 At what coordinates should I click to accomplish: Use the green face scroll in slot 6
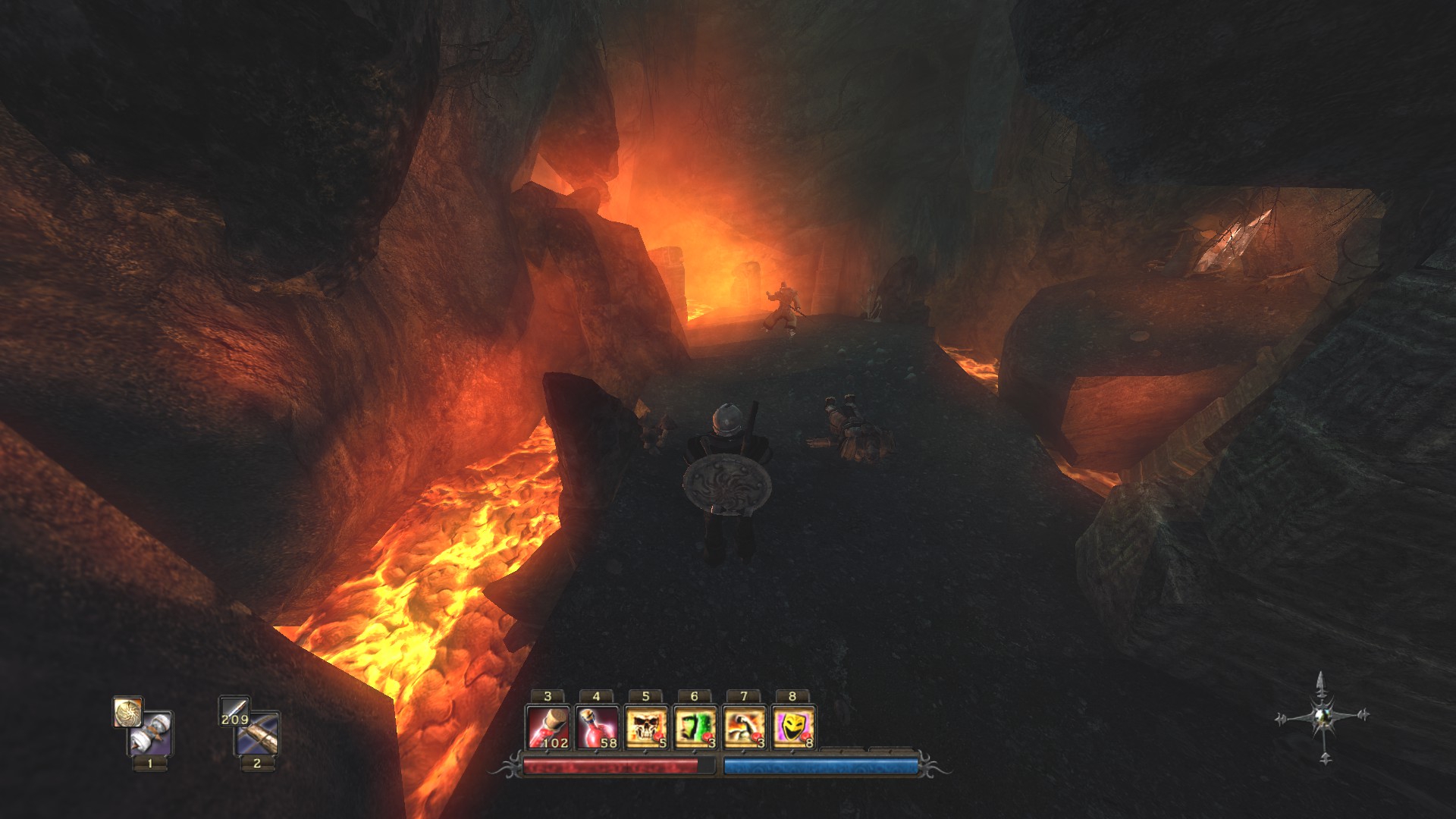click(695, 728)
